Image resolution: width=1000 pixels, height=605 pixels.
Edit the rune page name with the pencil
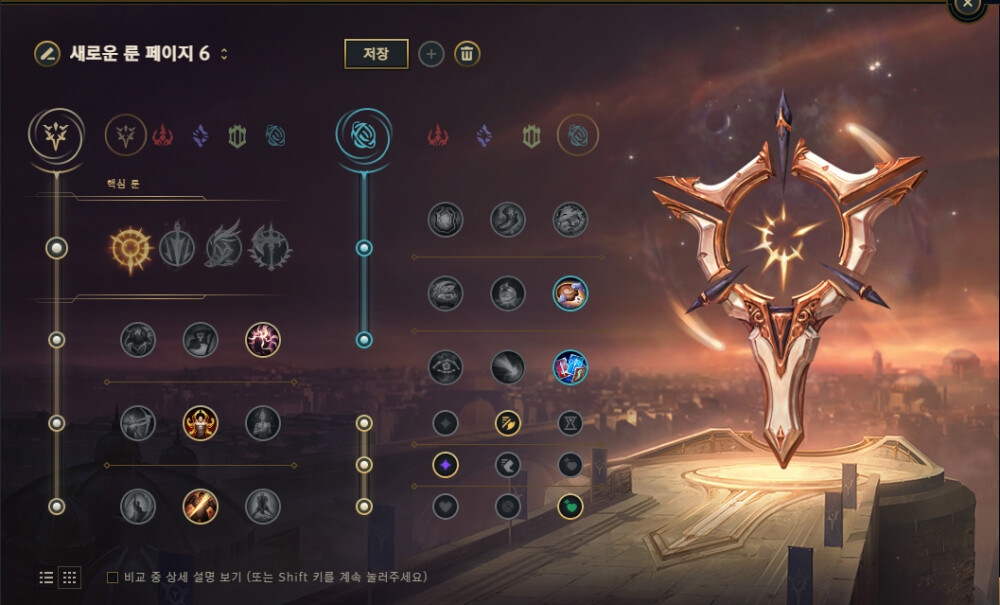(x=46, y=54)
